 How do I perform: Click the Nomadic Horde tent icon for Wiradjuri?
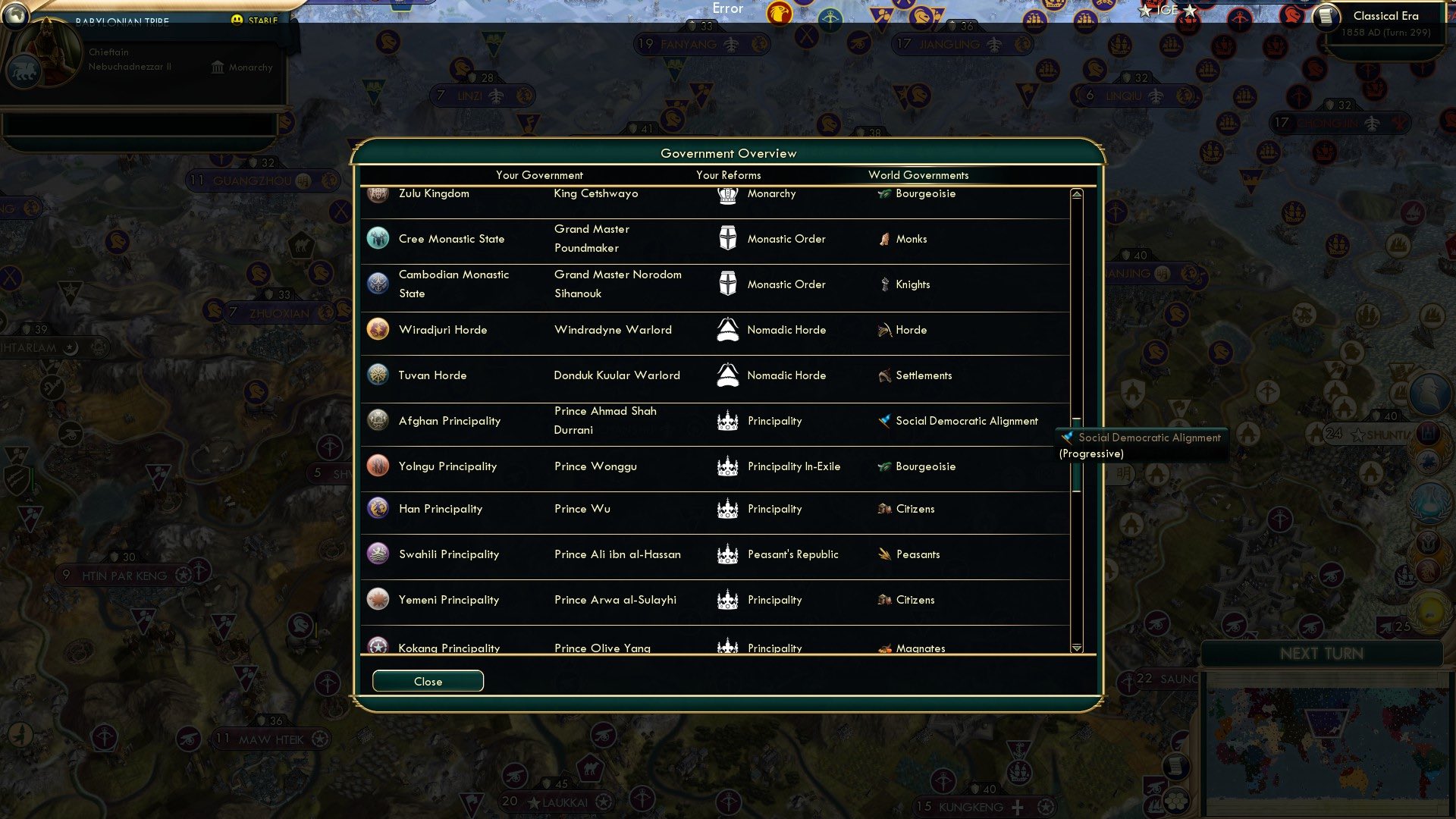pyautogui.click(x=726, y=330)
